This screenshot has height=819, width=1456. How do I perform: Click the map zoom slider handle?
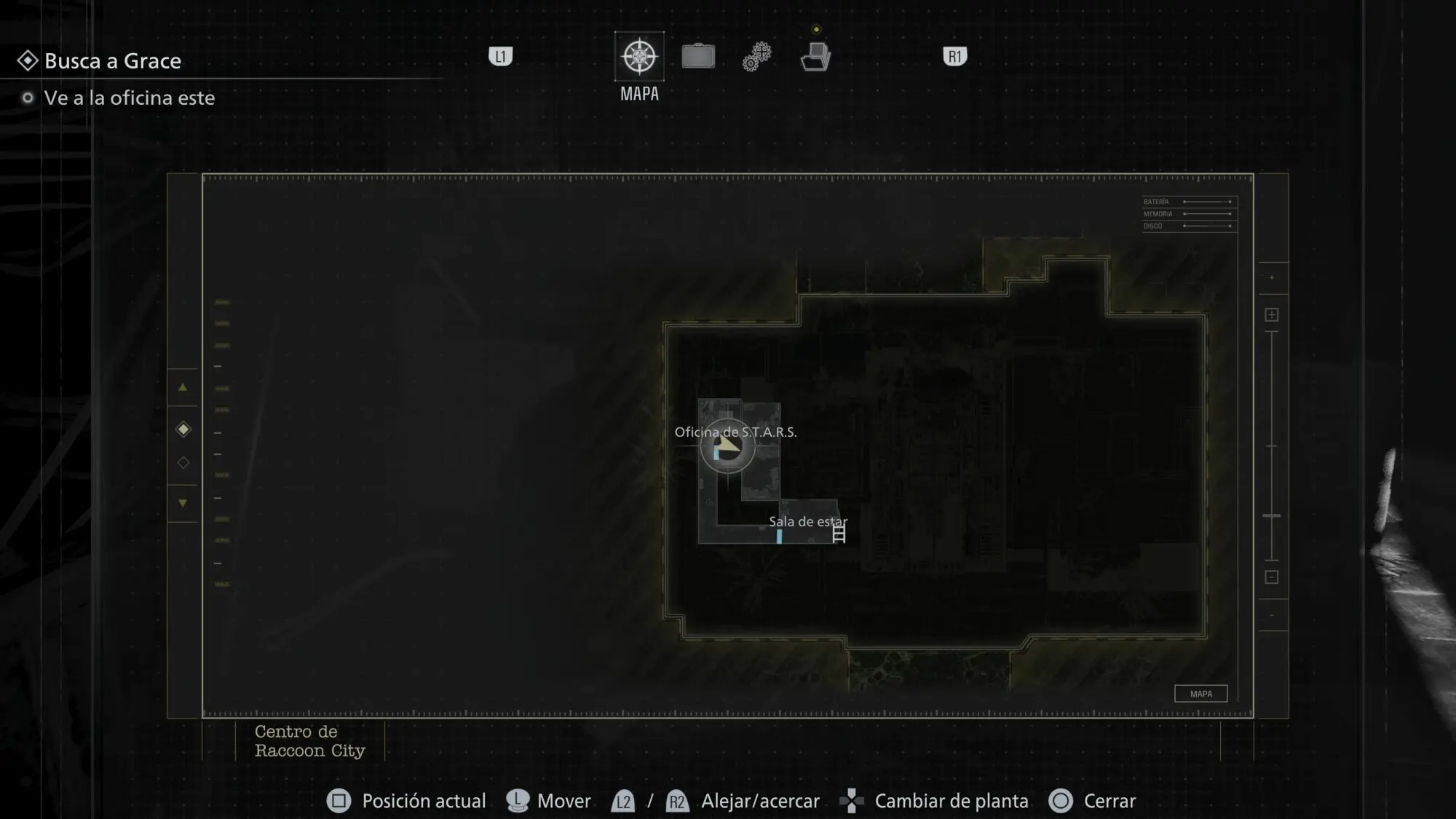click(x=1272, y=515)
